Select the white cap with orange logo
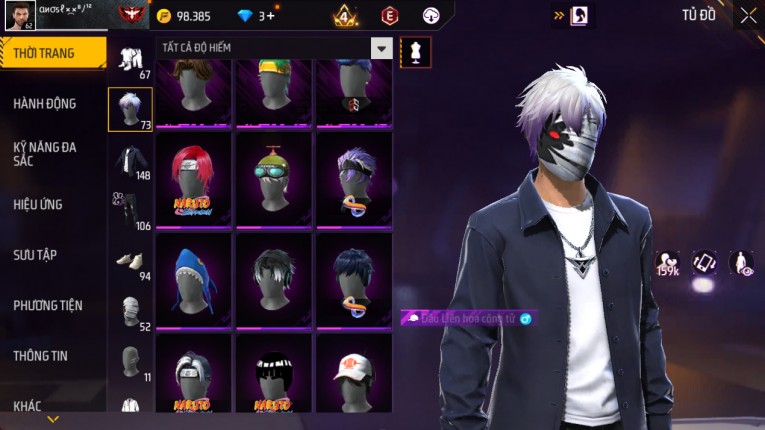The image size is (765, 430). tap(354, 379)
